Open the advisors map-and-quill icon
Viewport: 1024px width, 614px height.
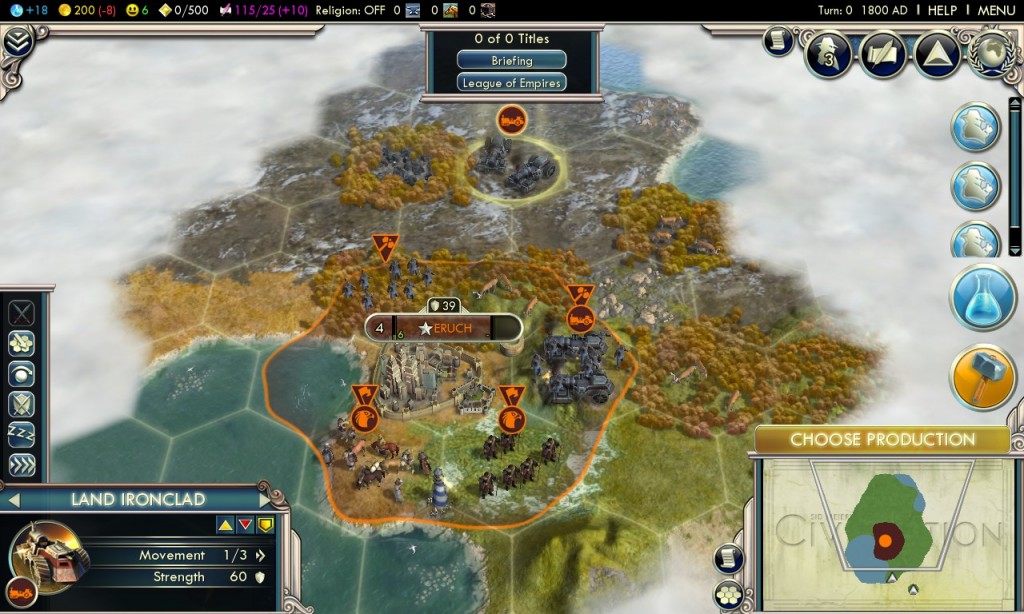pos(883,54)
